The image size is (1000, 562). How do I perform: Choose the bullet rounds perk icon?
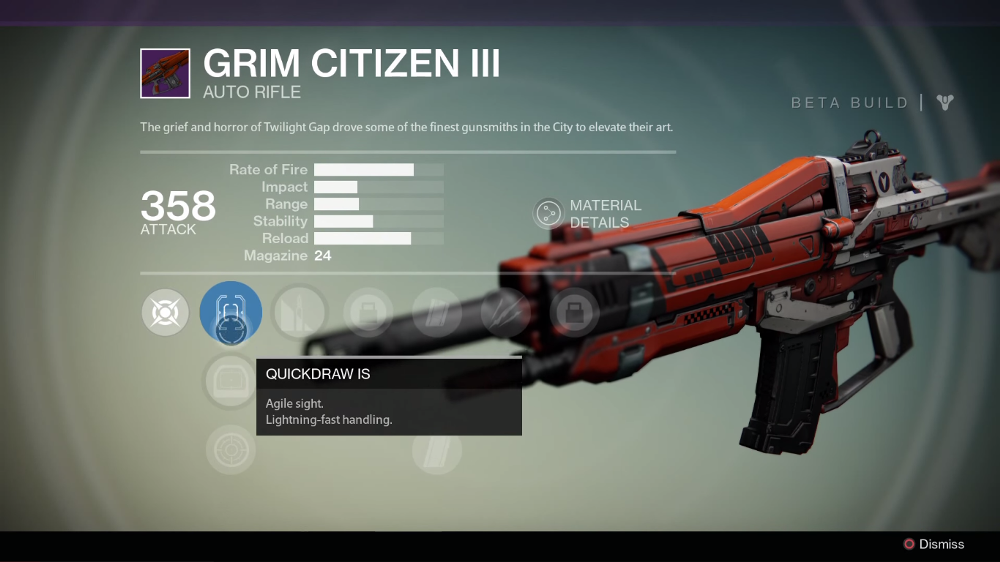299,313
